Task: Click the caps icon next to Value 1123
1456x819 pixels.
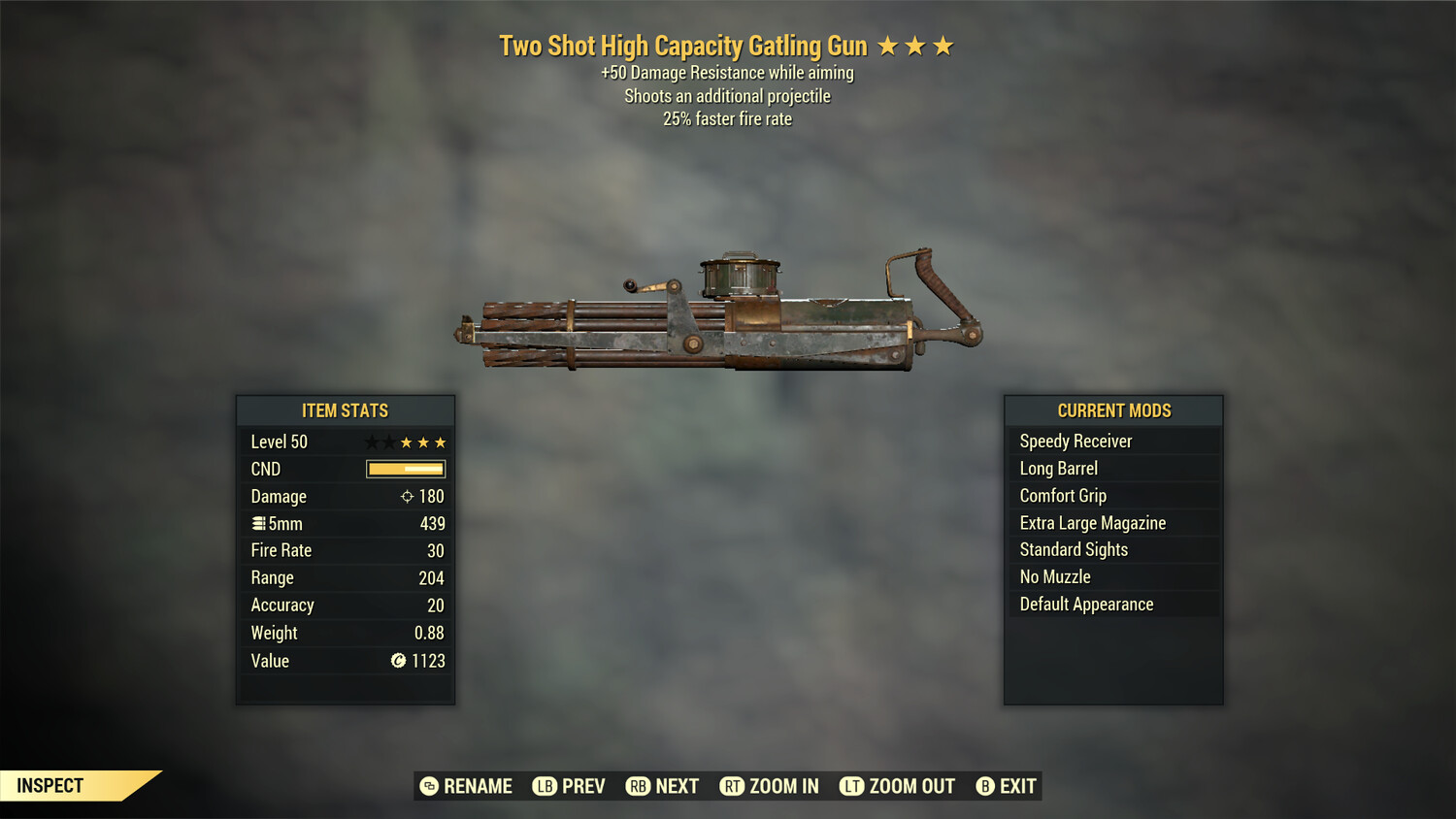Action: coord(397,661)
